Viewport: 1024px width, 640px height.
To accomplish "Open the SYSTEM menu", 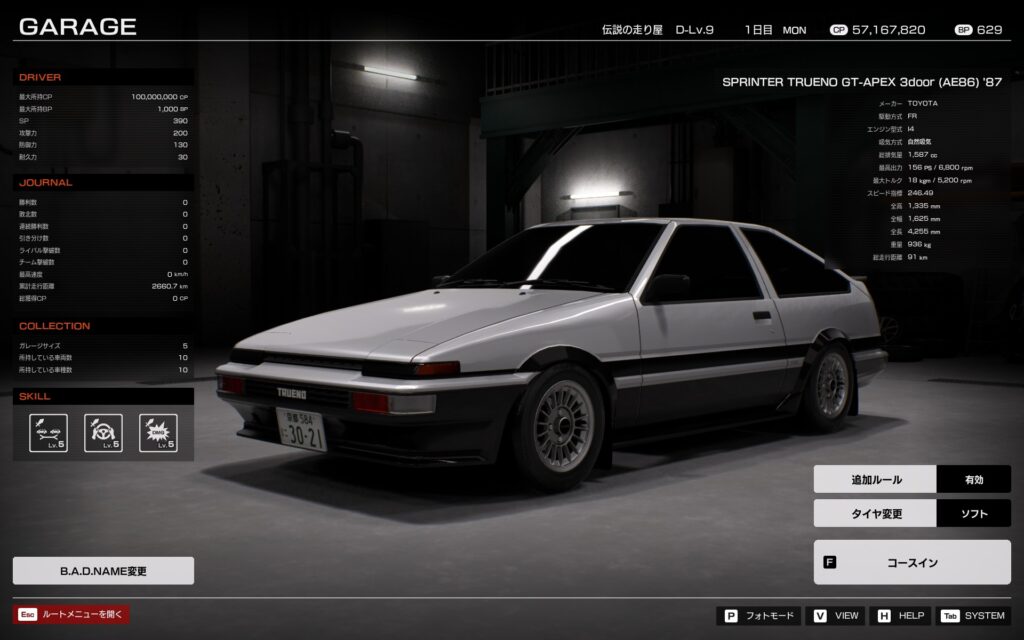I will (x=972, y=616).
